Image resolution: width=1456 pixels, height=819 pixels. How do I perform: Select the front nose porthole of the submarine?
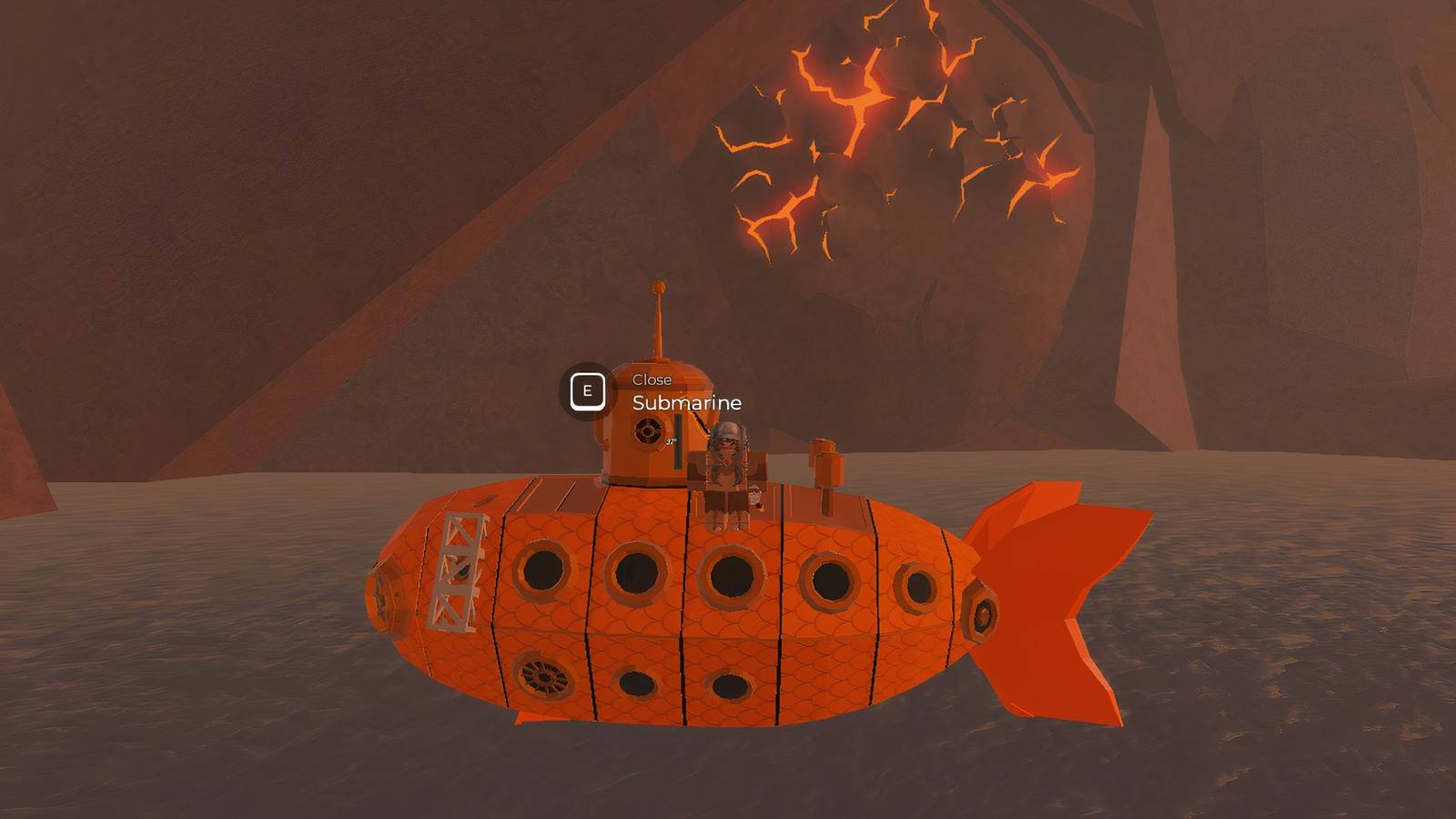coord(382,596)
